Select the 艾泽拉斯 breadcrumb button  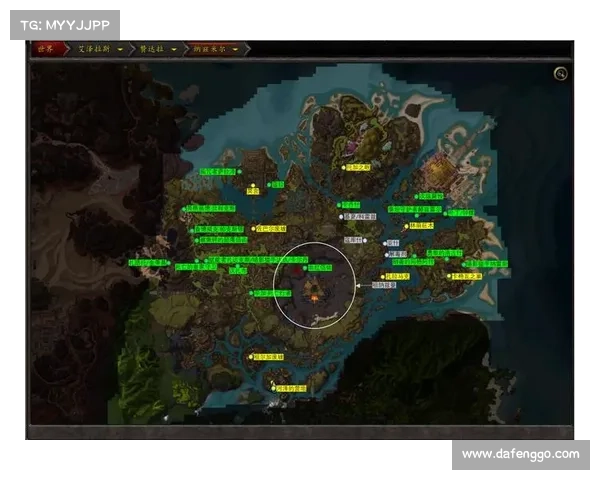(x=90, y=48)
